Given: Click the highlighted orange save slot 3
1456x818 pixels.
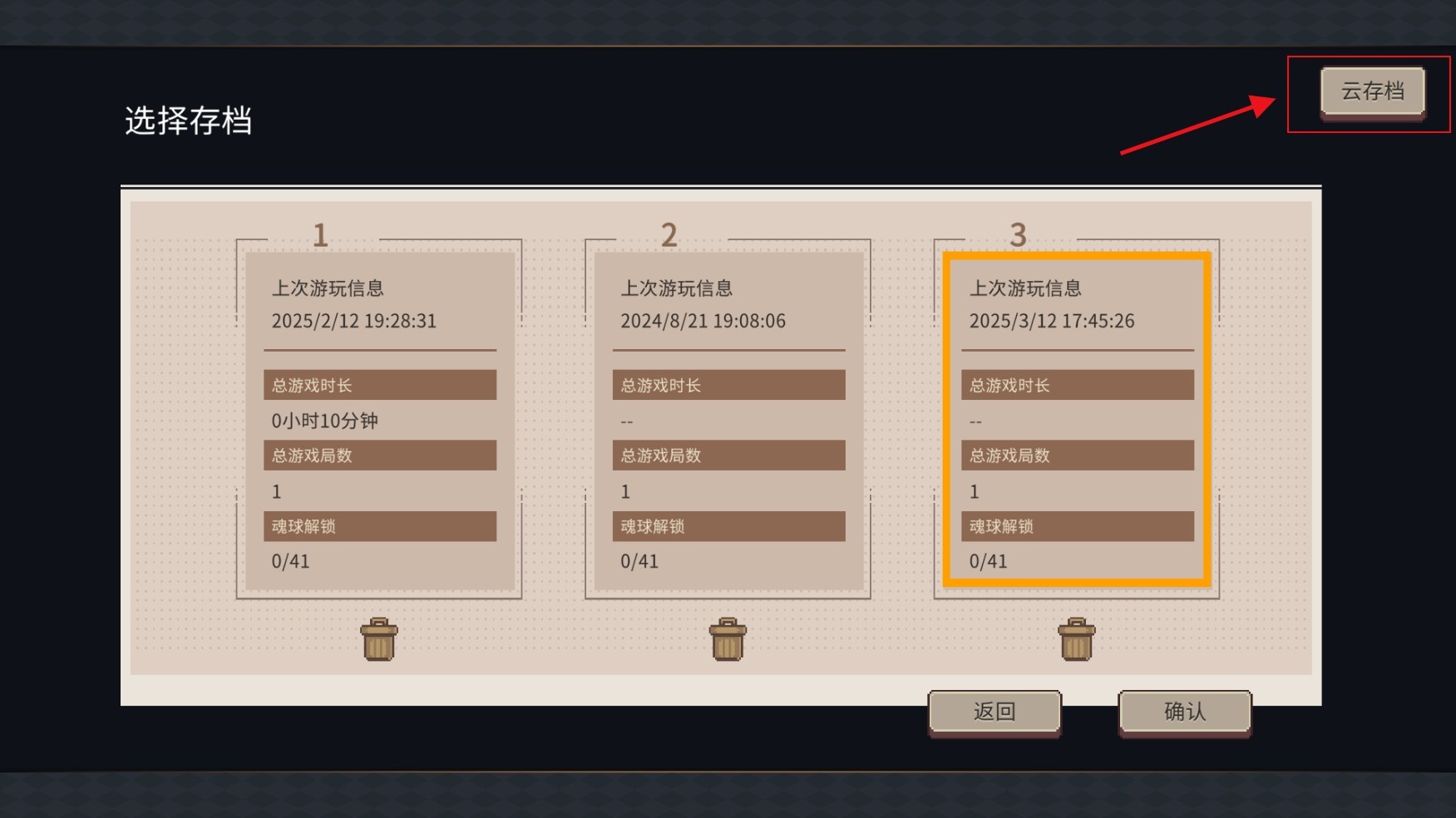Looking at the screenshot, I should point(1076,416).
